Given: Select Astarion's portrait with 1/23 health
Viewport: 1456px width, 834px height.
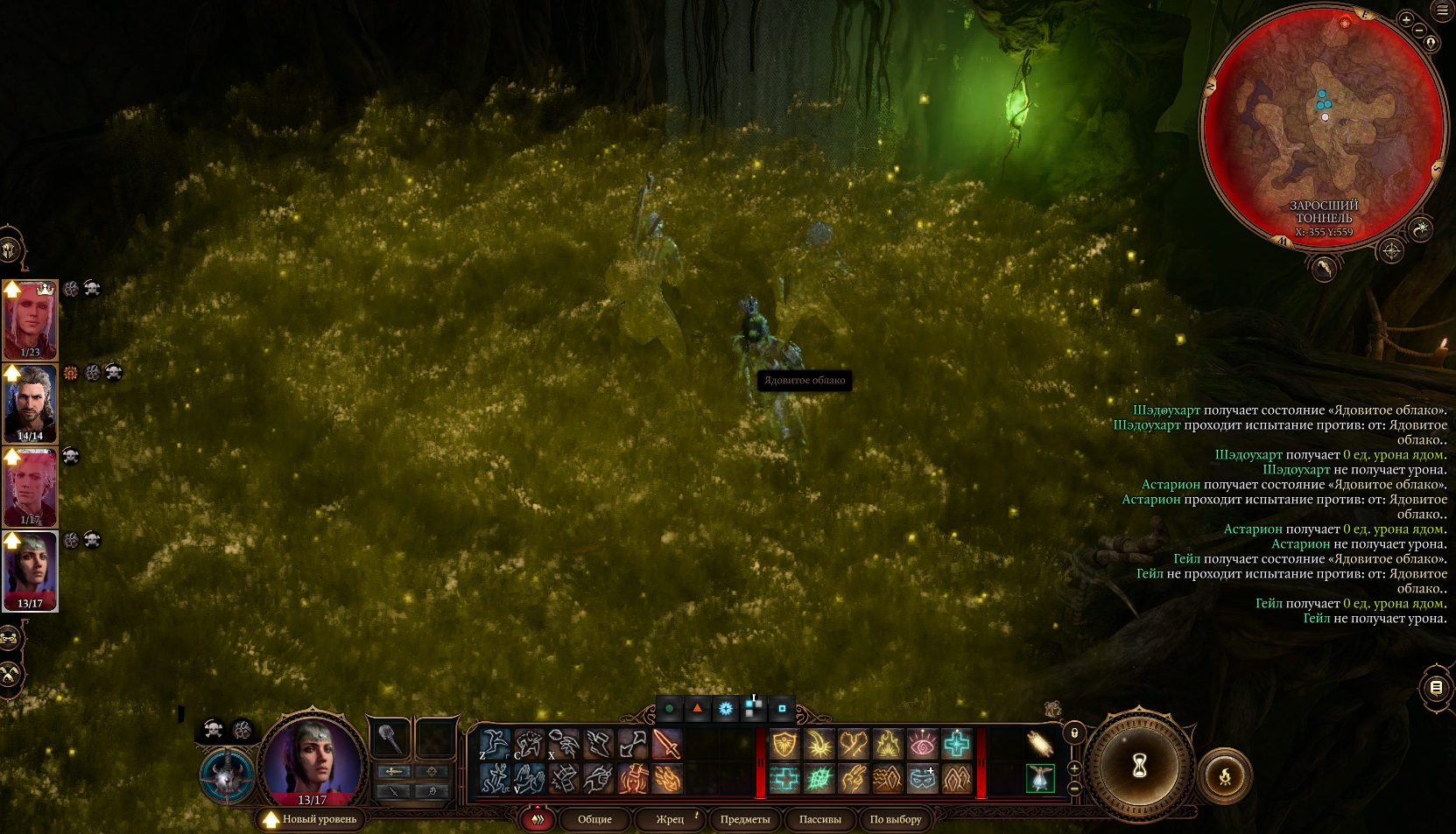Looking at the screenshot, I should pyautogui.click(x=31, y=319).
